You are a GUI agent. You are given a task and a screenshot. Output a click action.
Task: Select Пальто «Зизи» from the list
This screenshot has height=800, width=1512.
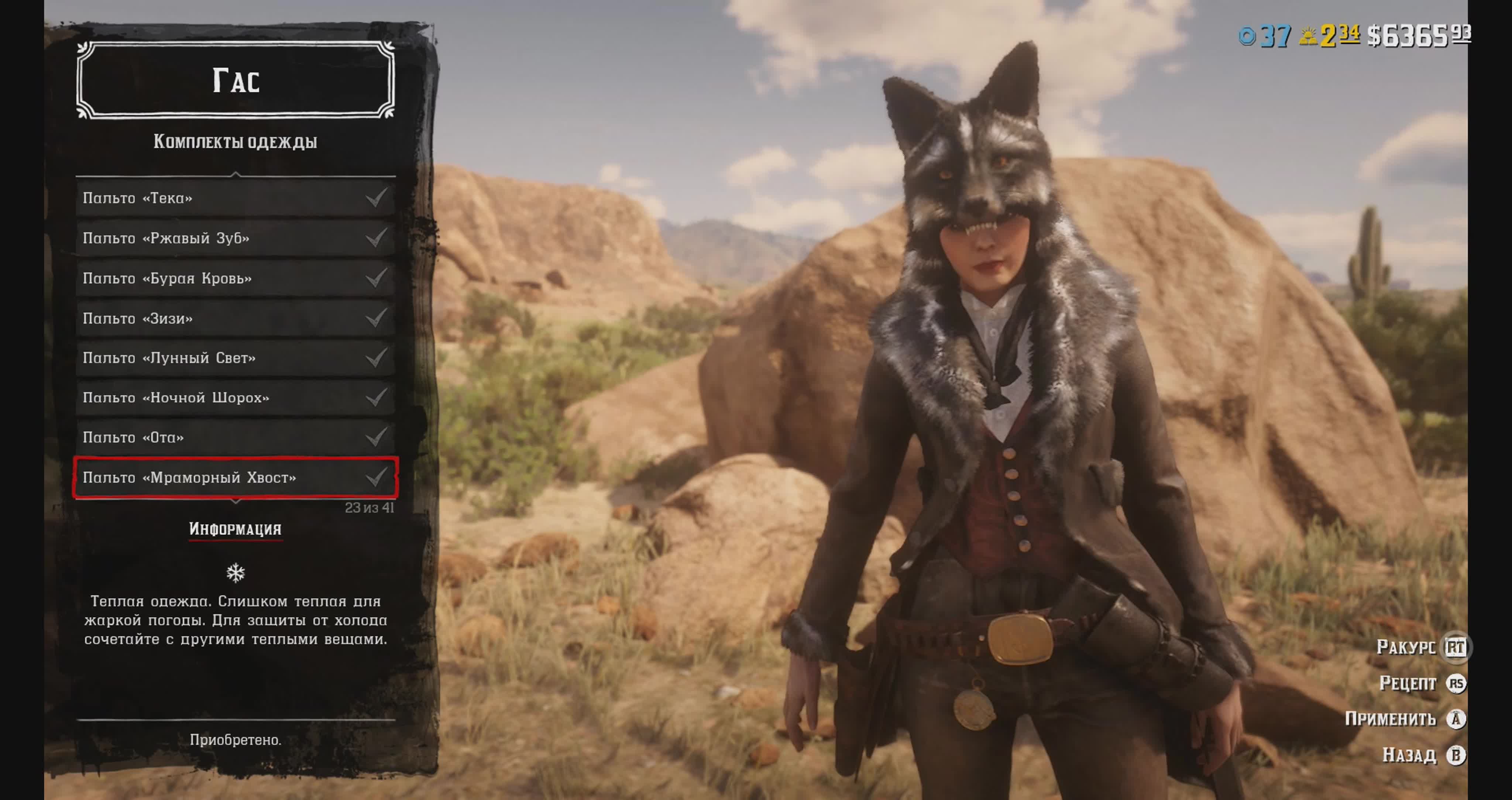[235, 318]
